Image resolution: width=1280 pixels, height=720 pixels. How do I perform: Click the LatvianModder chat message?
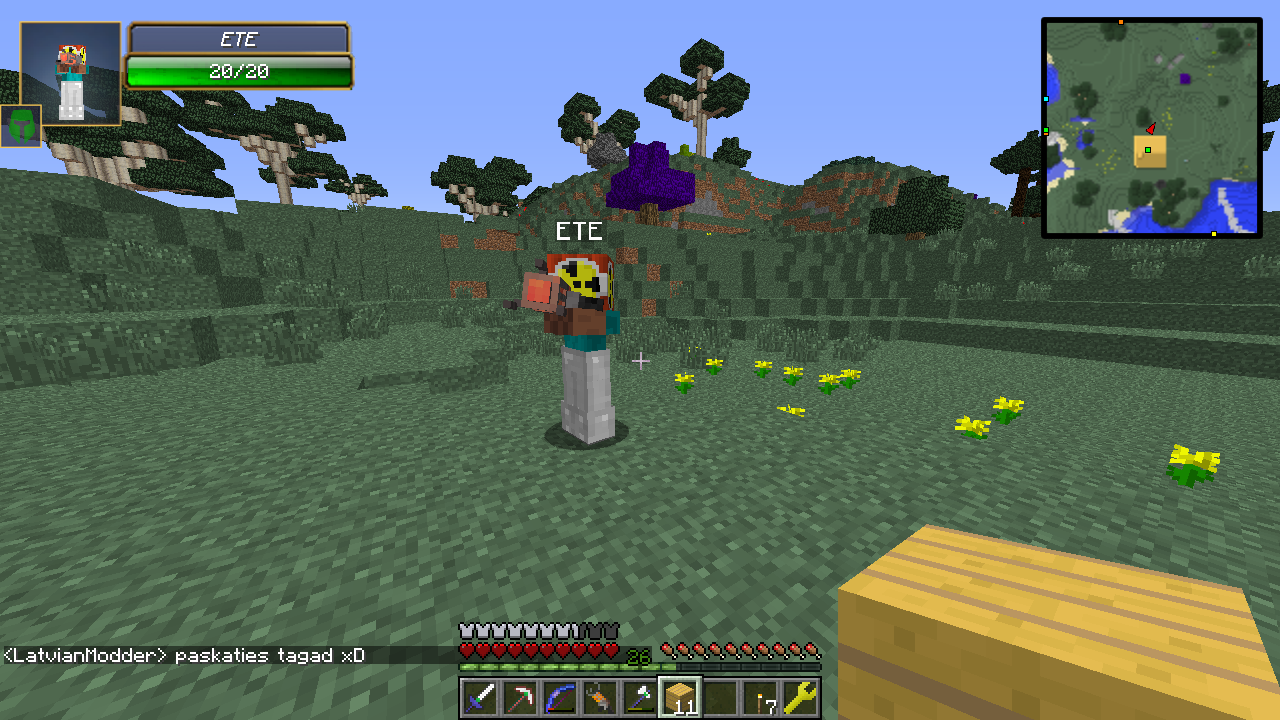(x=184, y=656)
